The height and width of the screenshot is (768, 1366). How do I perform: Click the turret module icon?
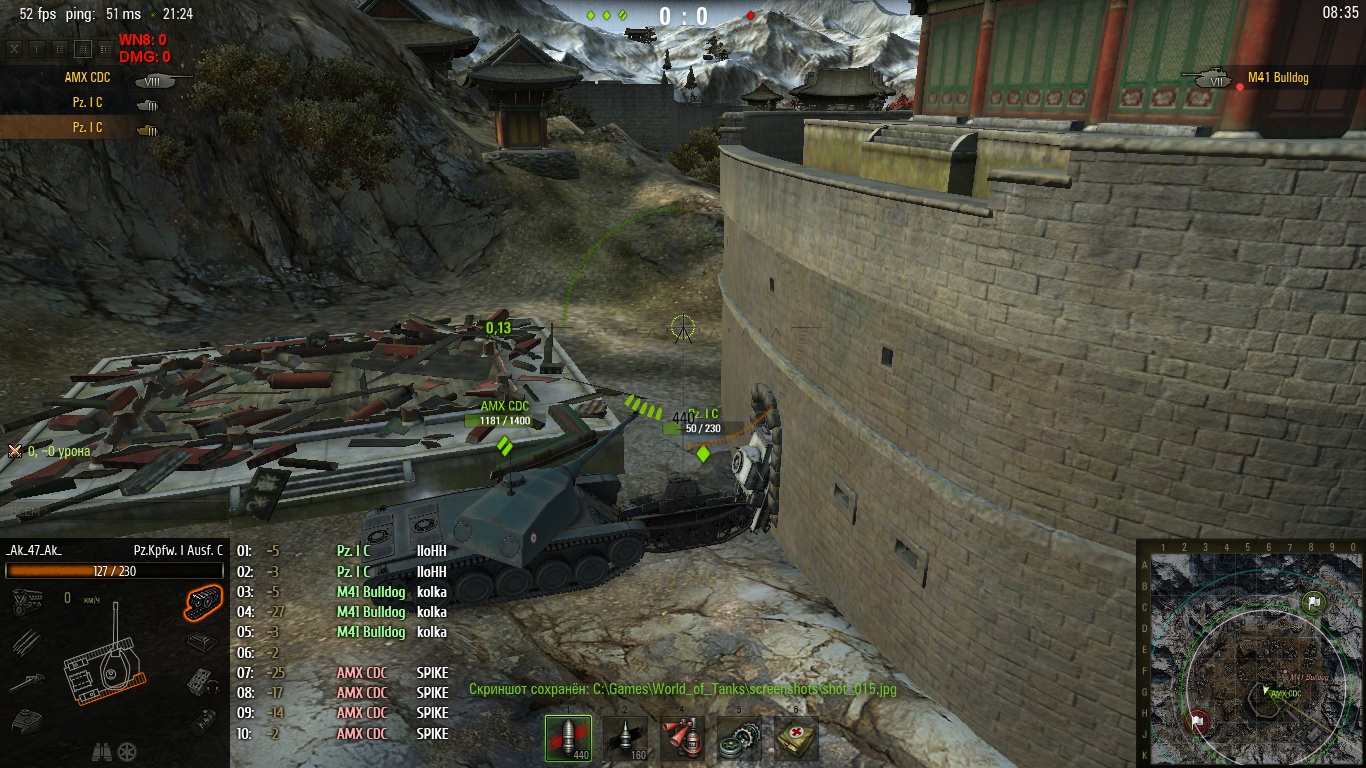click(25, 720)
